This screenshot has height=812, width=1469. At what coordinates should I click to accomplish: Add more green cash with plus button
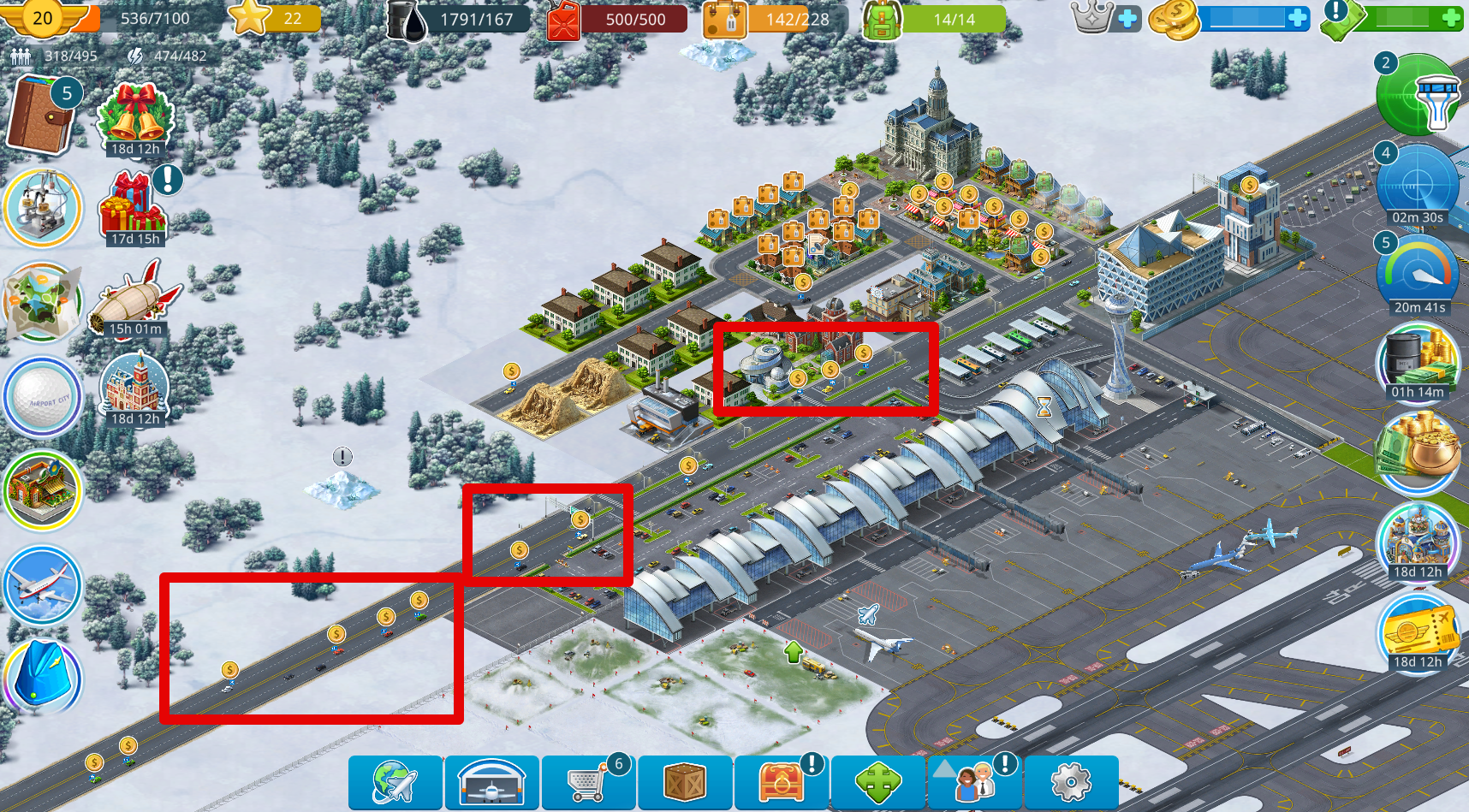[1452, 18]
